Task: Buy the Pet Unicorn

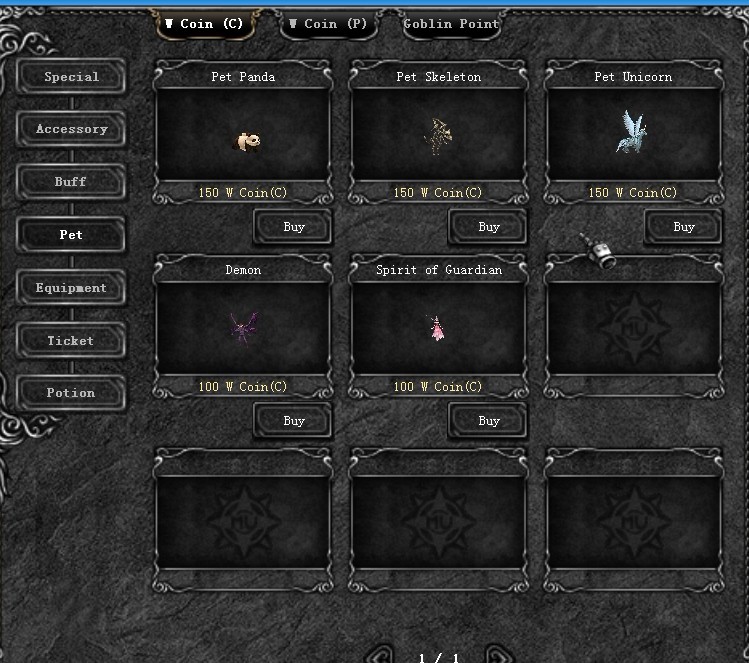Action: 683,227
